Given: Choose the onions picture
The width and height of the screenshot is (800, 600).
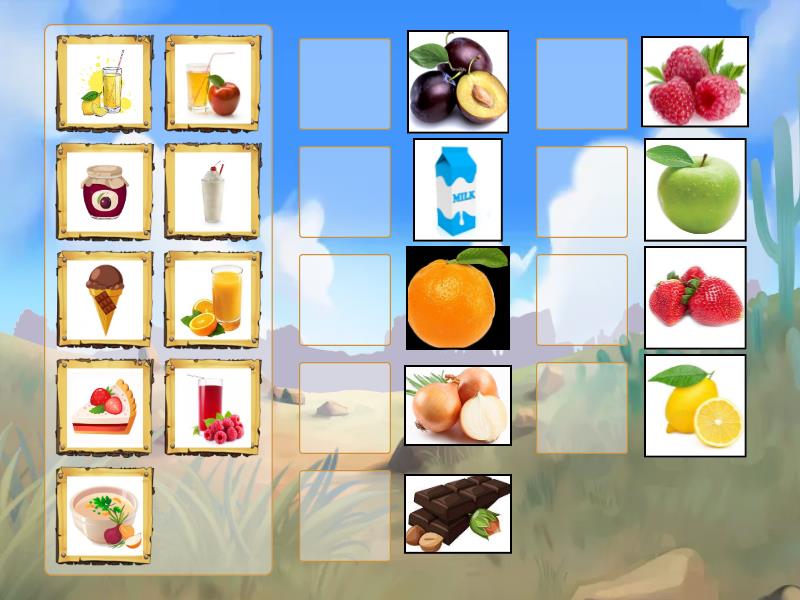Looking at the screenshot, I should [458, 405].
